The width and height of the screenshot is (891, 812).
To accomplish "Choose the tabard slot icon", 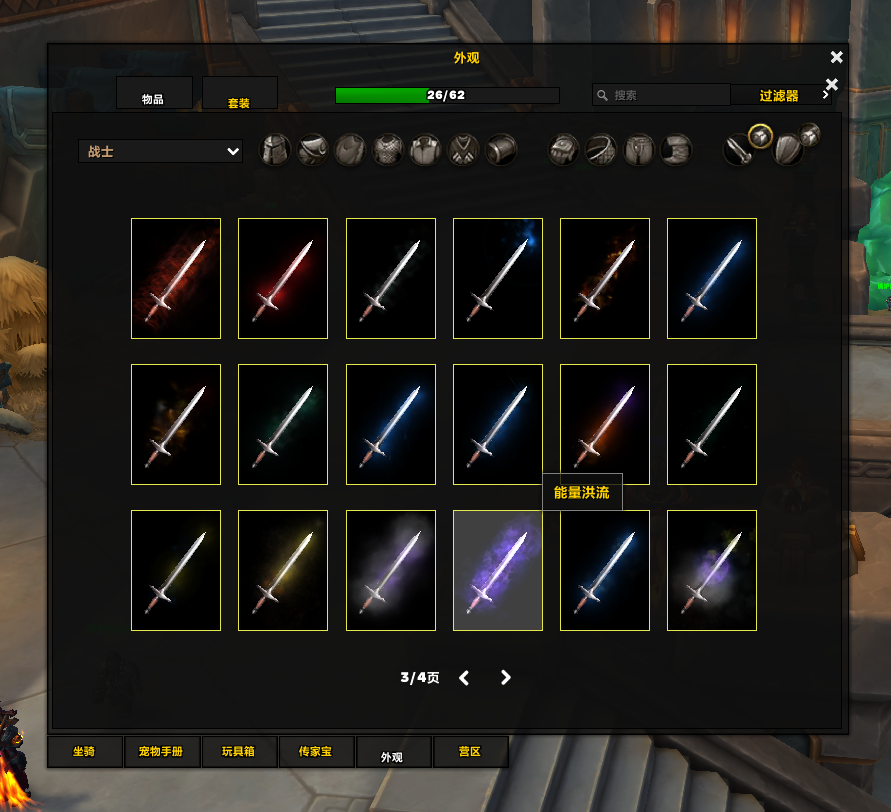I will [463, 151].
